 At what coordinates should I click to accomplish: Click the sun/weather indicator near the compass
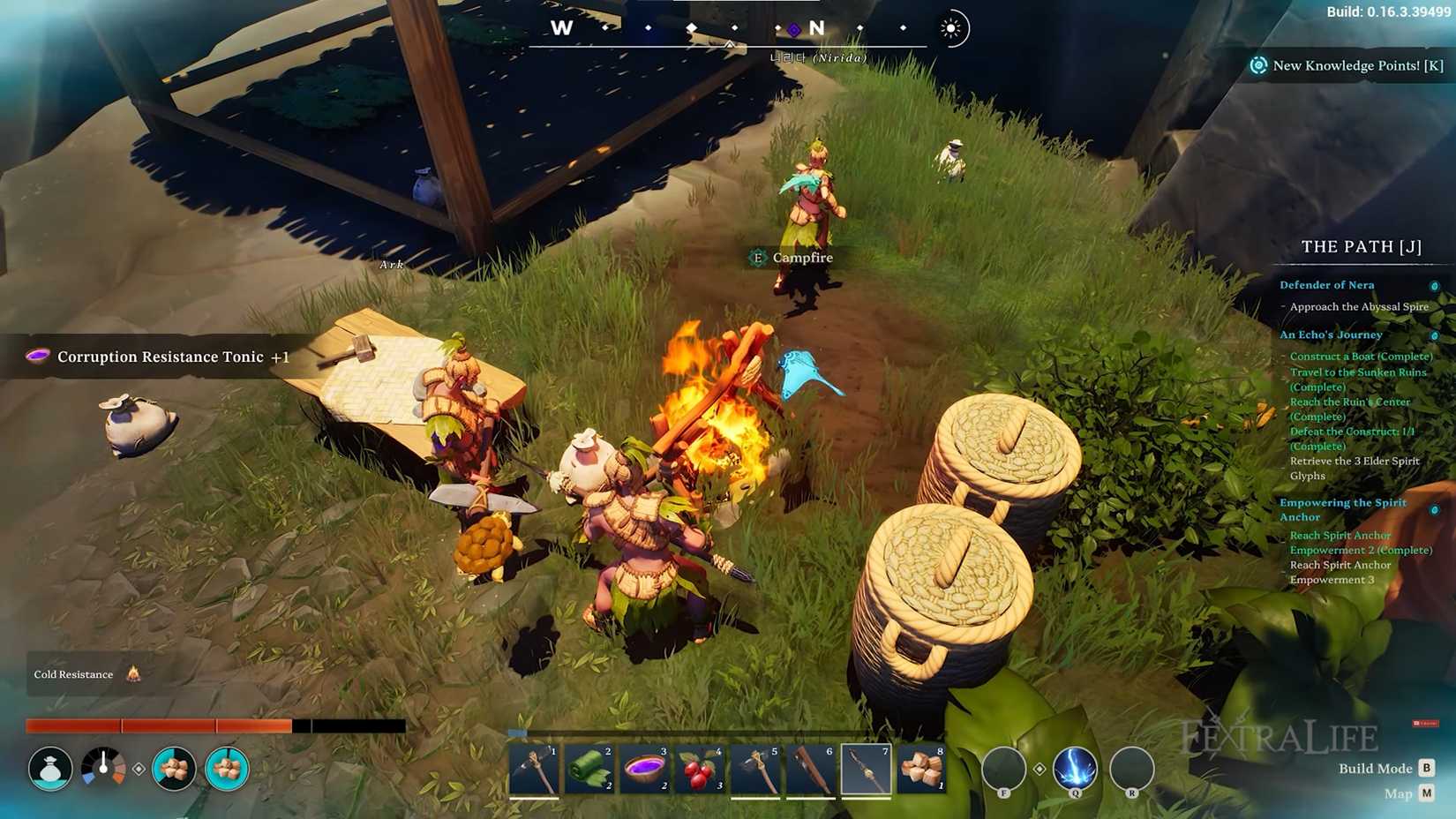[951, 27]
